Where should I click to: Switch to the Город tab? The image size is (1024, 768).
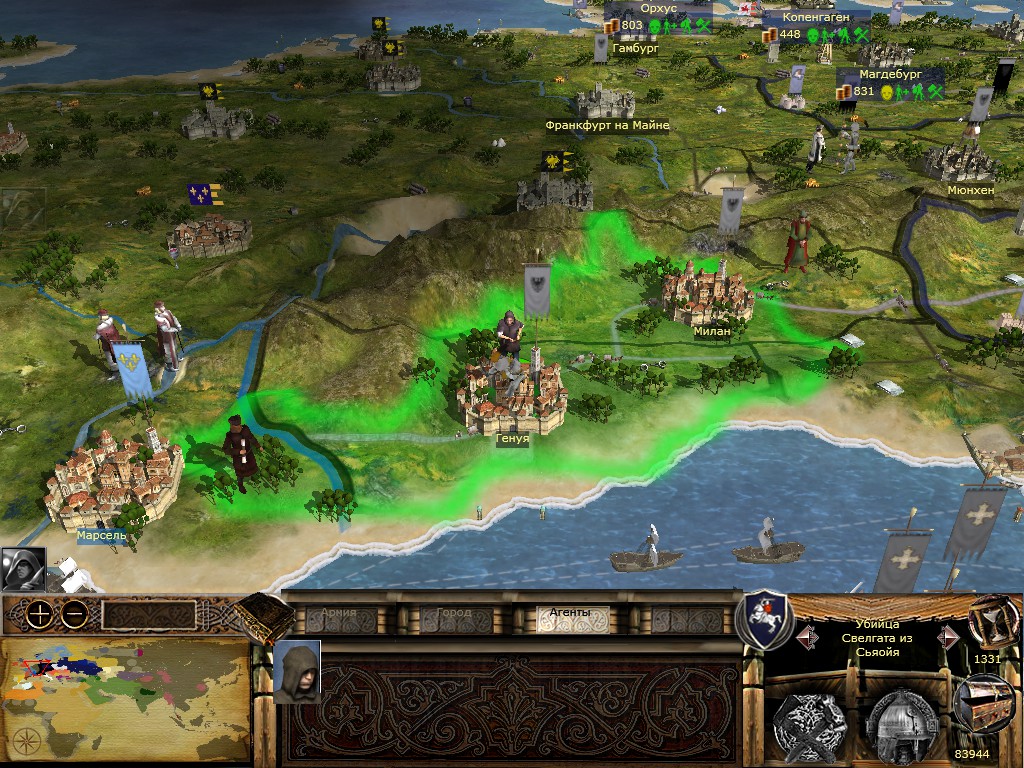pos(453,619)
